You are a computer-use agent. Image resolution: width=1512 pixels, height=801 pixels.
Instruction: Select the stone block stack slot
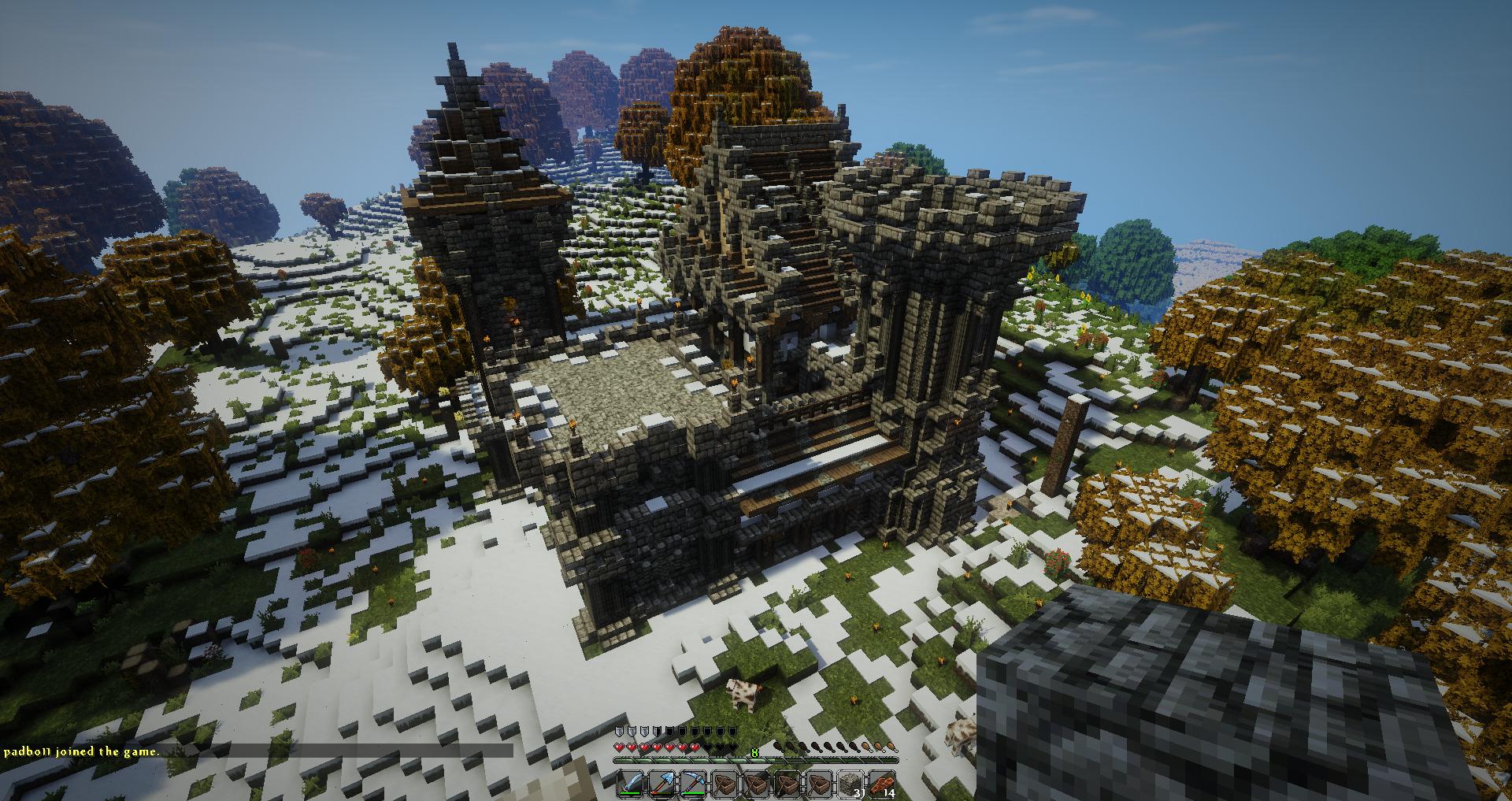tap(850, 784)
